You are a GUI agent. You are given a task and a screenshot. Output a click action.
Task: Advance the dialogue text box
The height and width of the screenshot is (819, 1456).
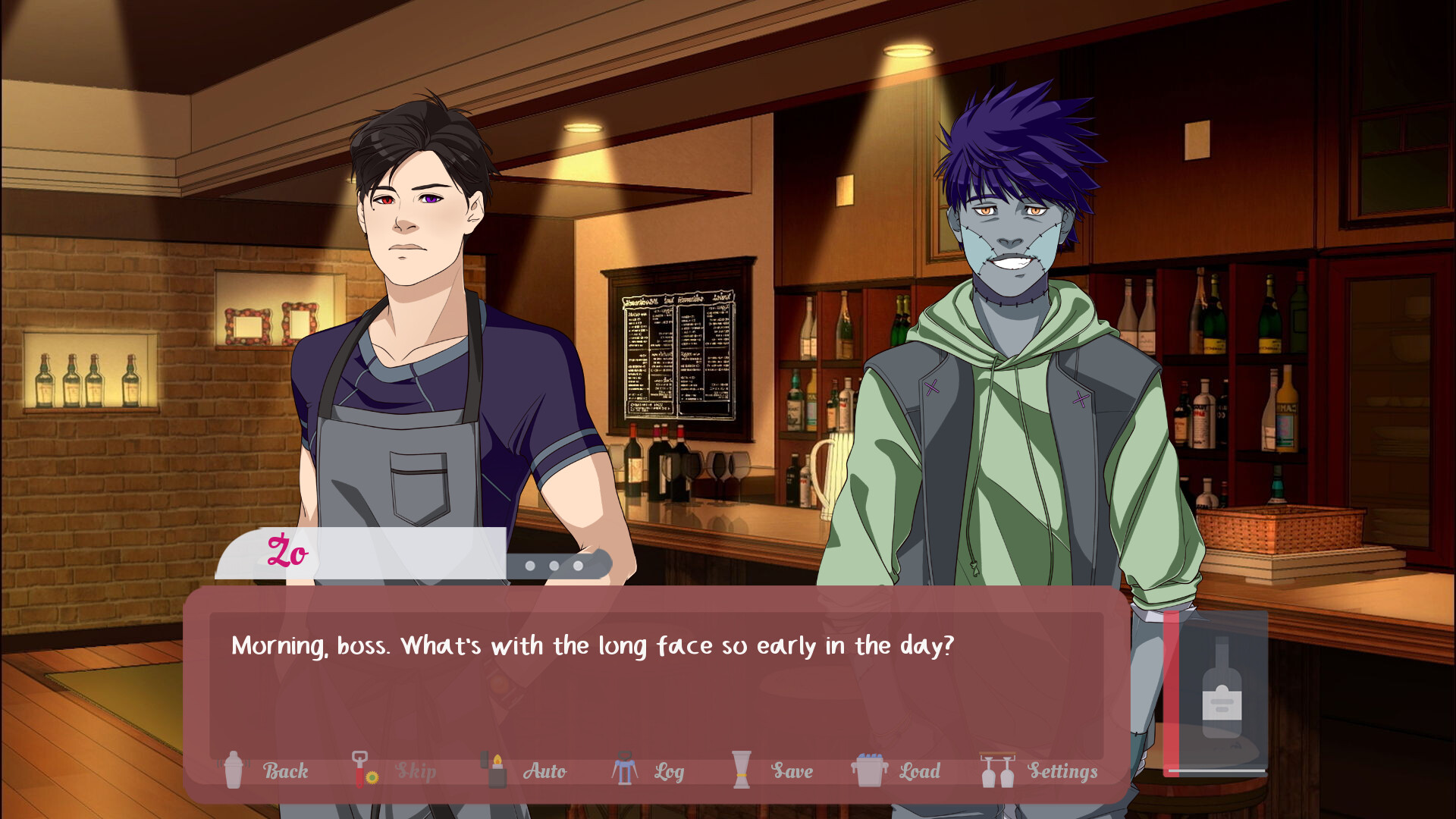click(655, 682)
